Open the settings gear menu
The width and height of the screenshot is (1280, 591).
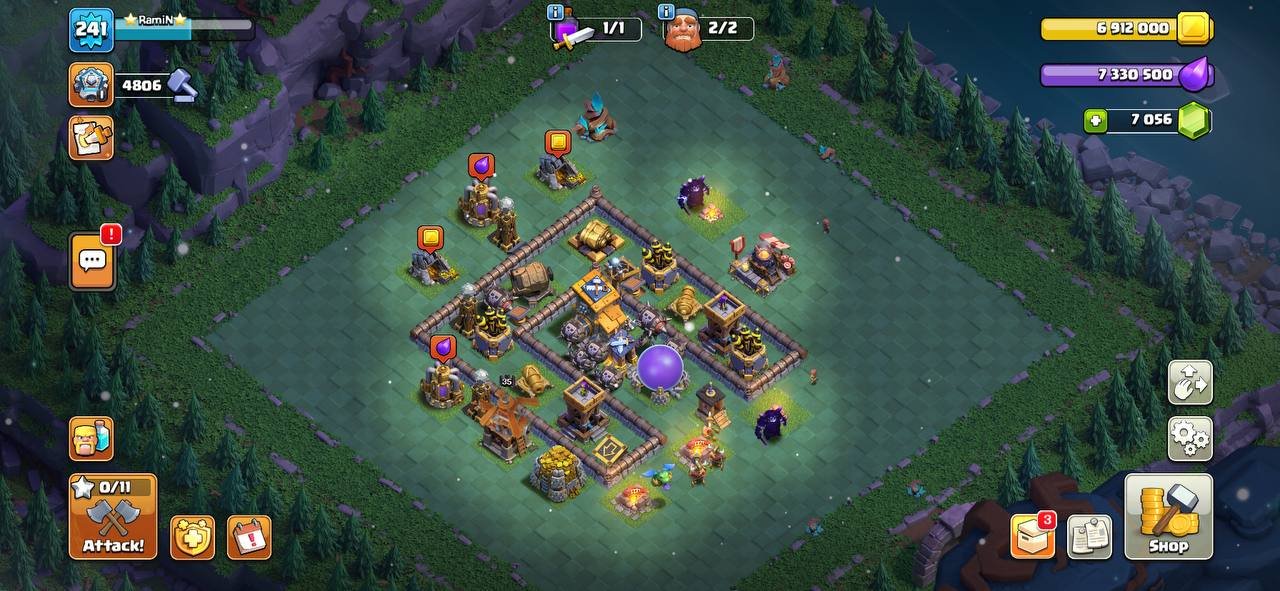pos(1190,438)
